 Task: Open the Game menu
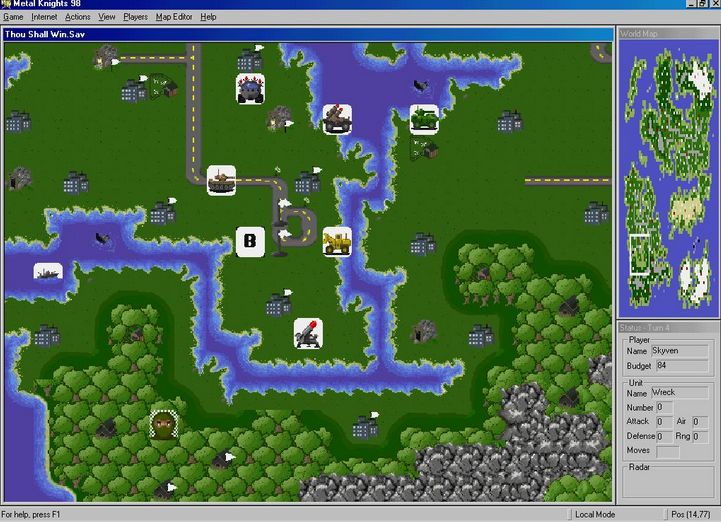(13, 17)
